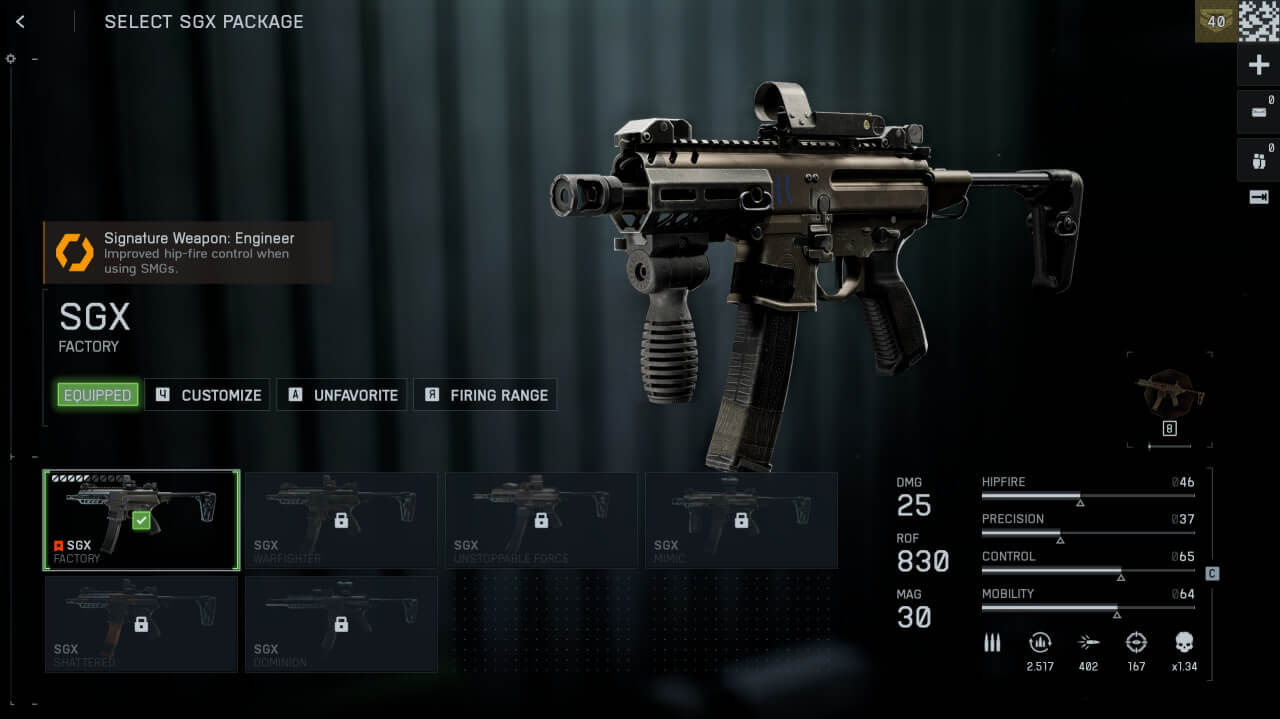Click the collapse arrow icon on the sidebar

1259,197
